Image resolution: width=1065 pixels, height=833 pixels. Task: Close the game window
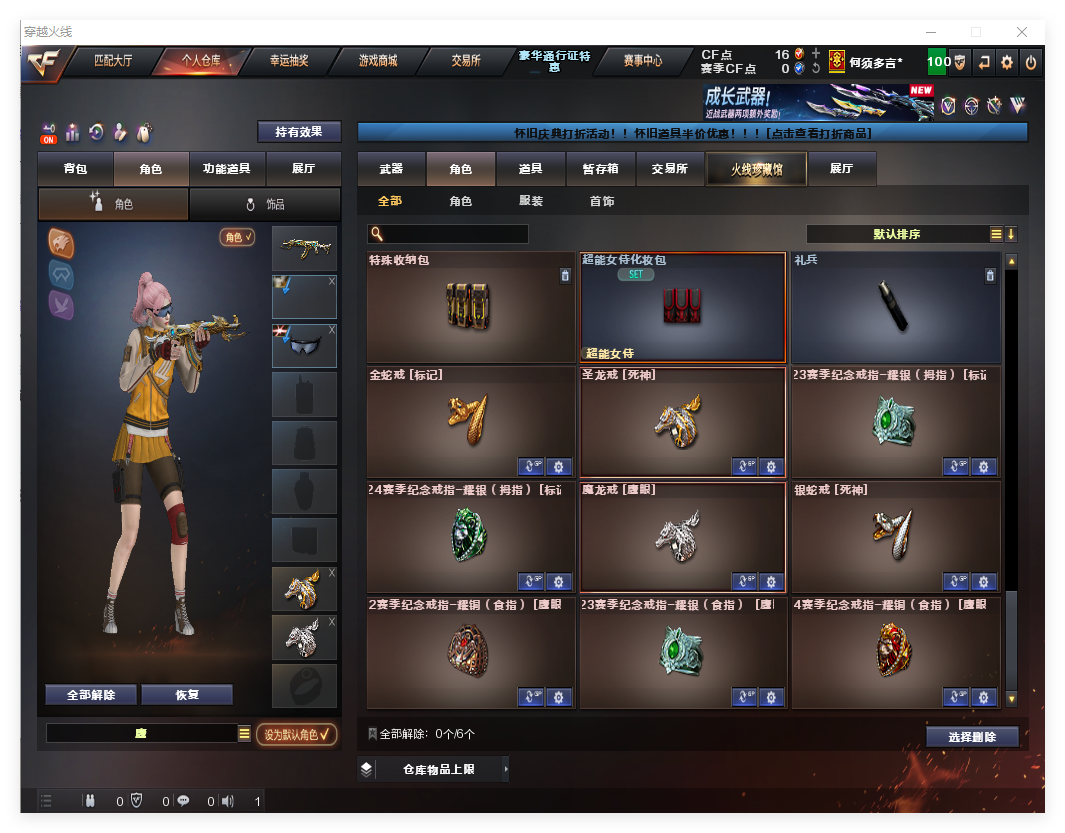pyautogui.click(x=1021, y=32)
